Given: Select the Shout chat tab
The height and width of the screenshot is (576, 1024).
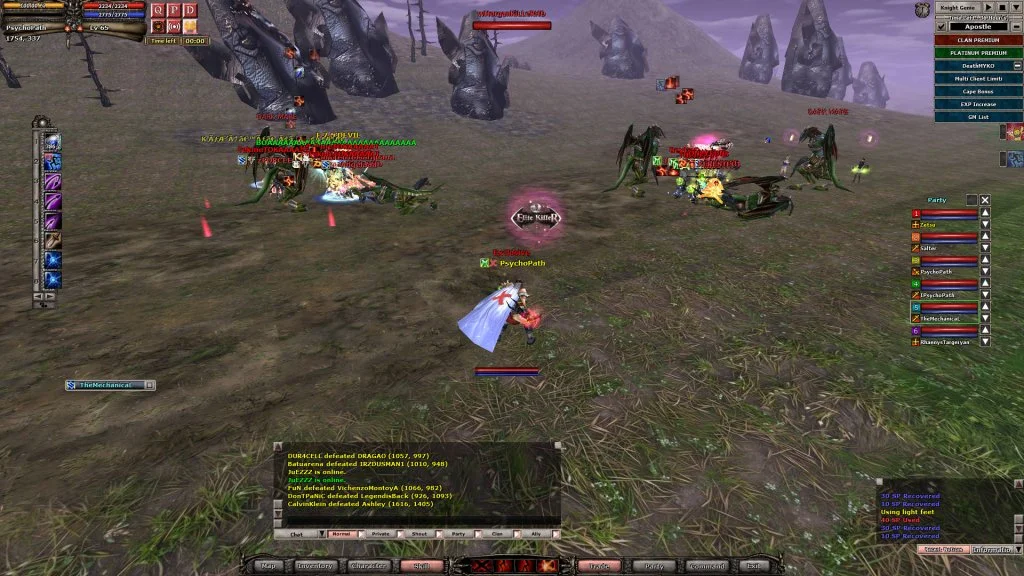Looking at the screenshot, I should point(419,534).
